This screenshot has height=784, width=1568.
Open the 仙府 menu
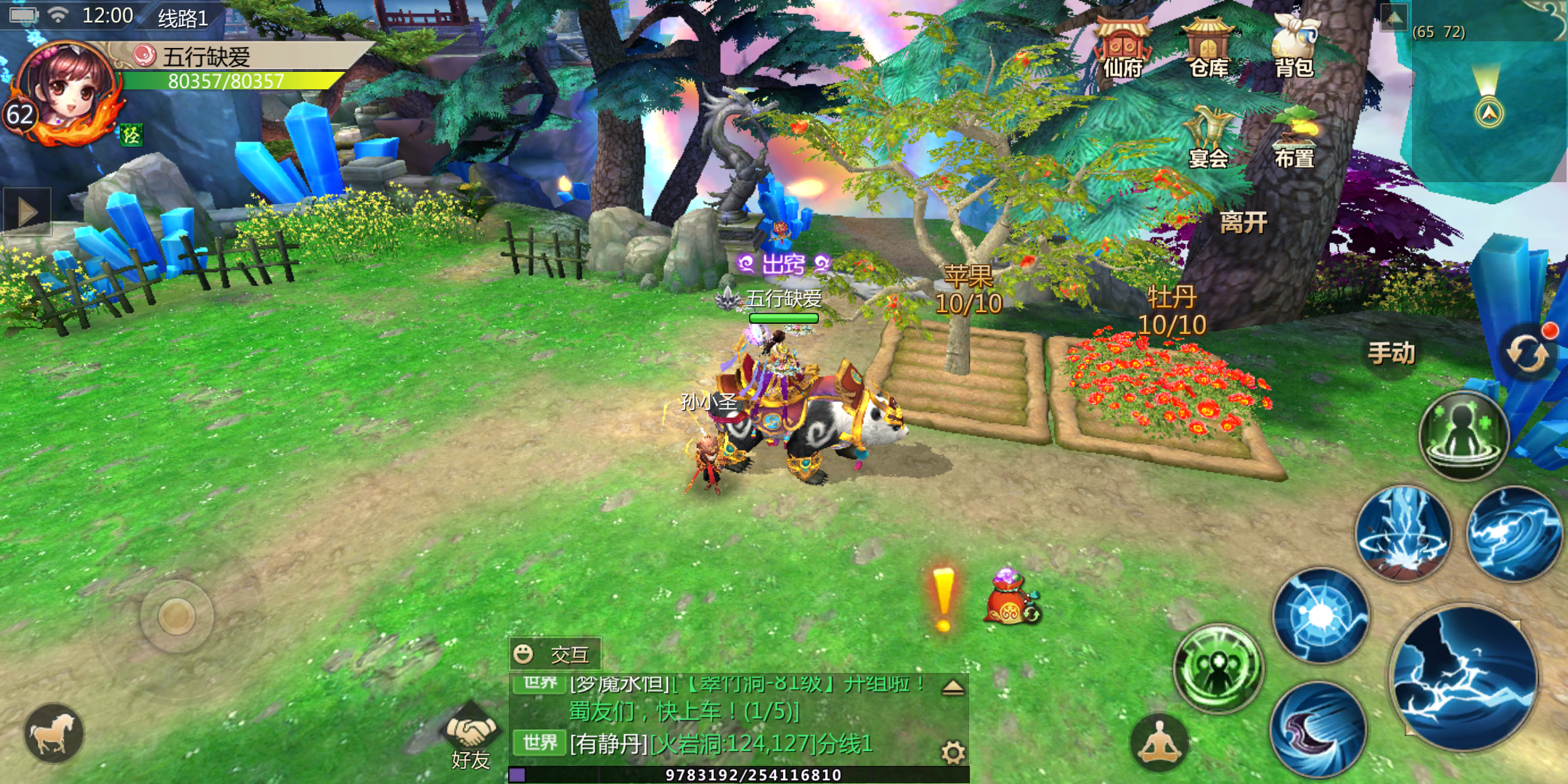click(1122, 48)
